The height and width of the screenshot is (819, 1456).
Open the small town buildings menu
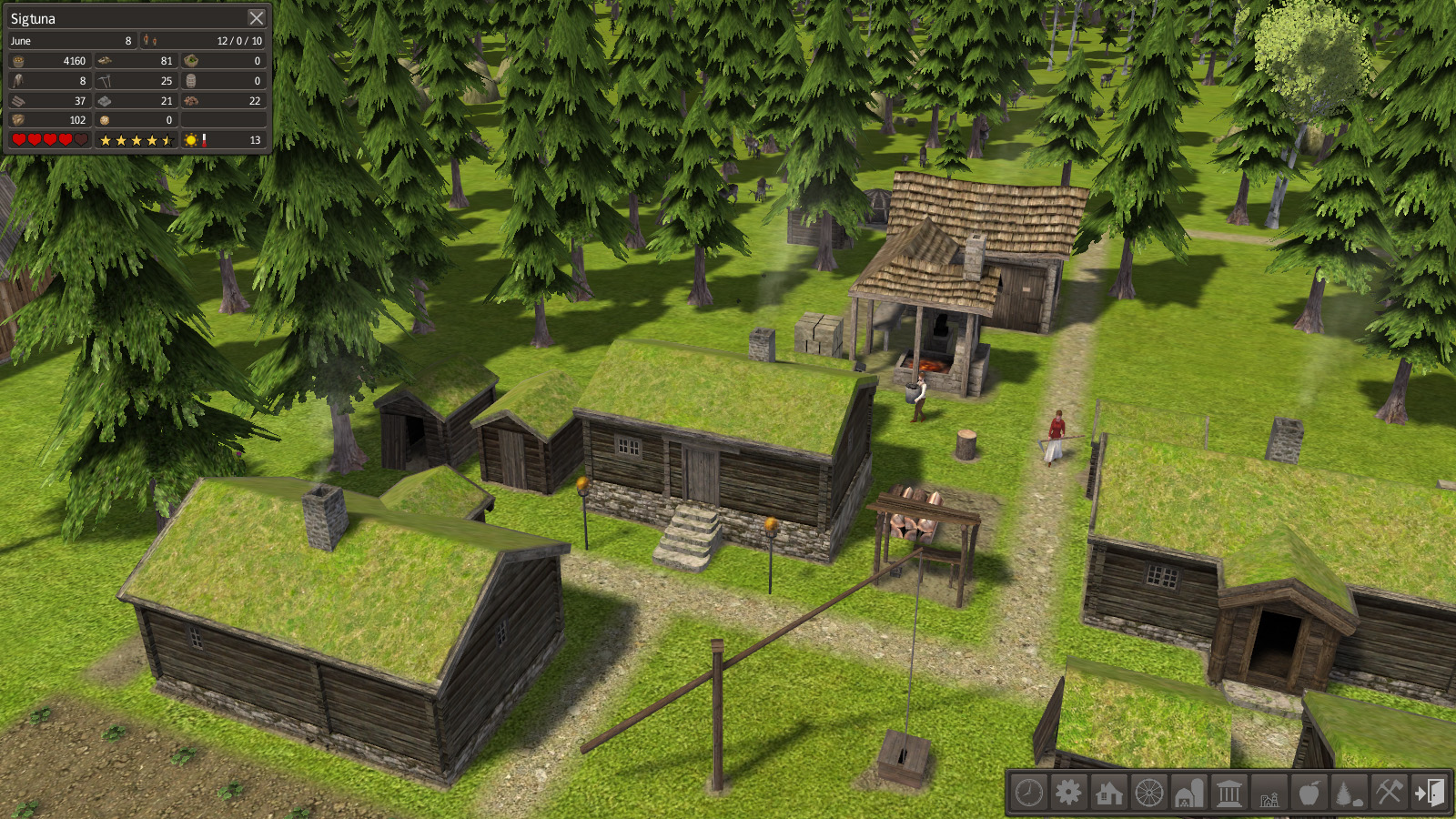(1269, 793)
